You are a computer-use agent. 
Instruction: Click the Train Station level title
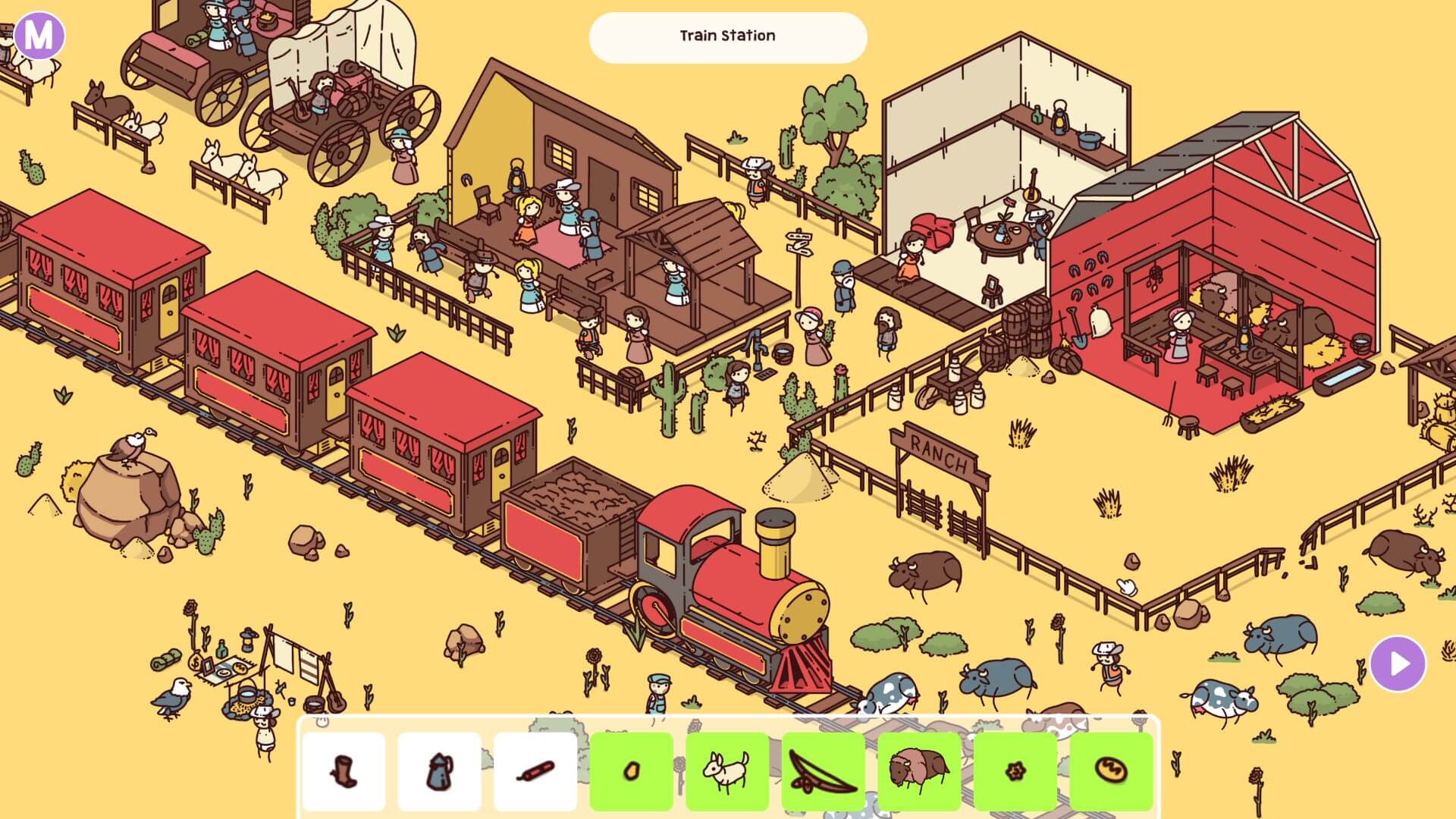[727, 36]
